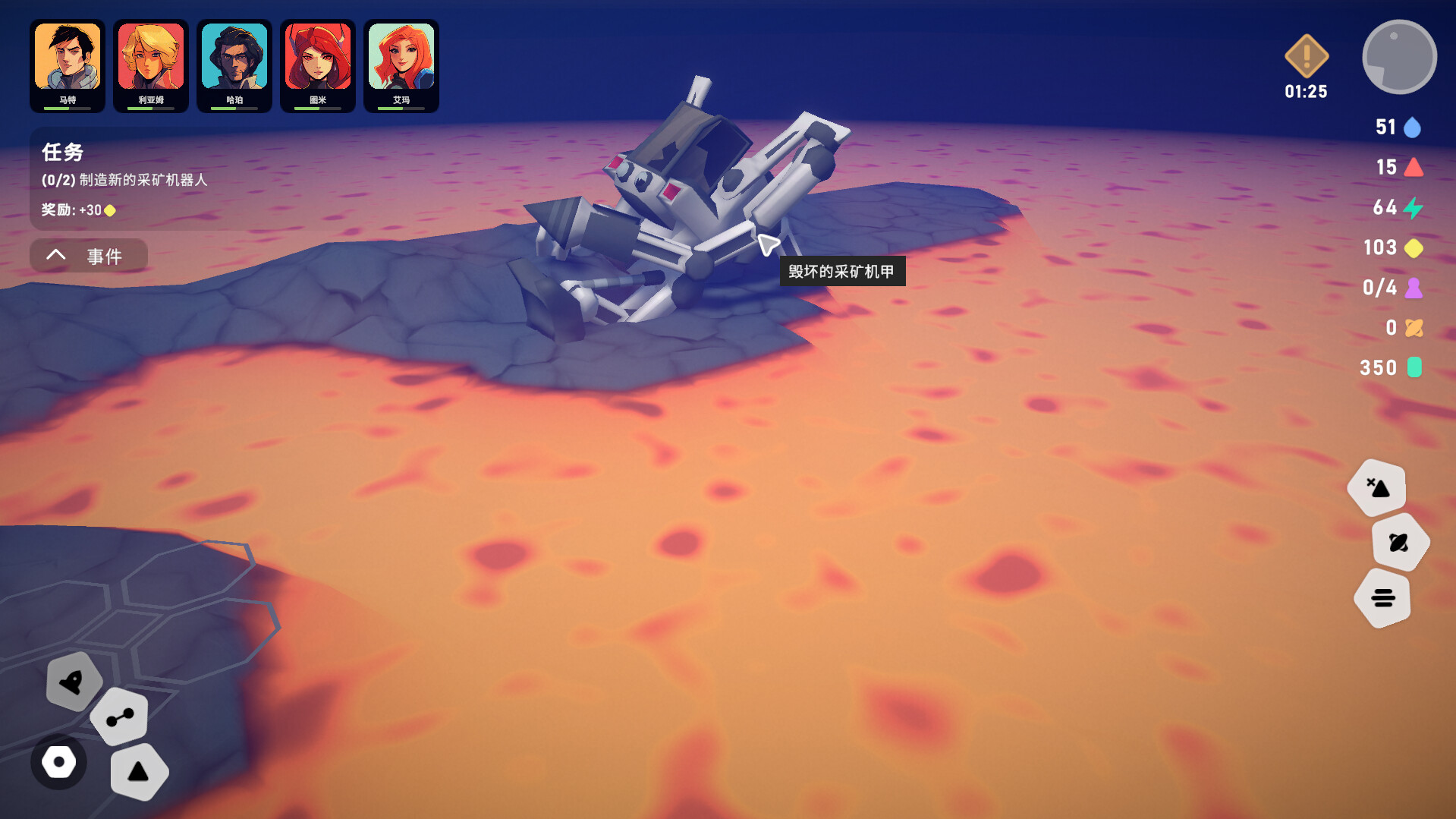The height and width of the screenshot is (819, 1456).
Task: Click the 事件 events button
Action: point(106,257)
